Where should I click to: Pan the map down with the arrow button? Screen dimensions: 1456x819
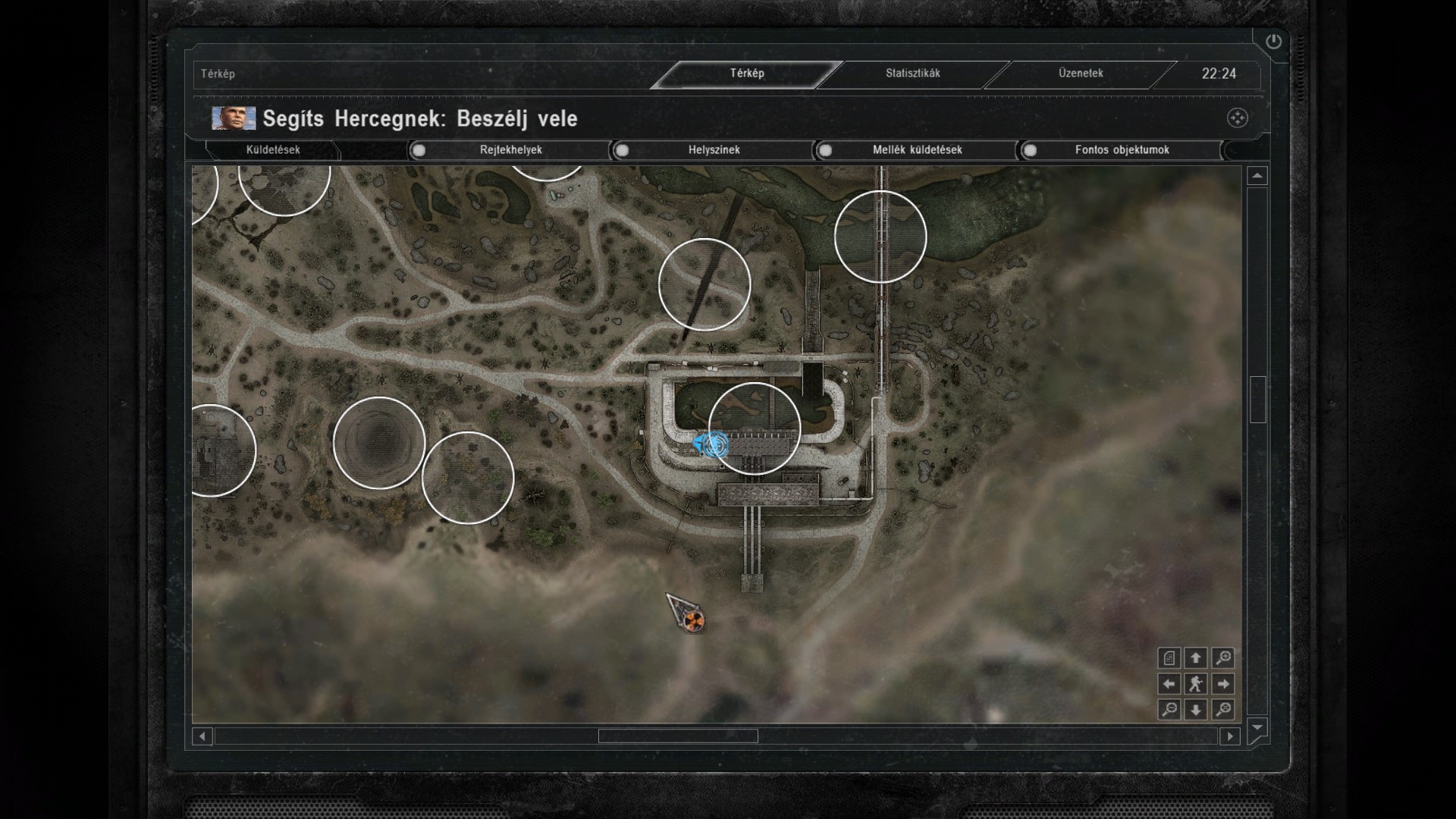pyautogui.click(x=1196, y=710)
